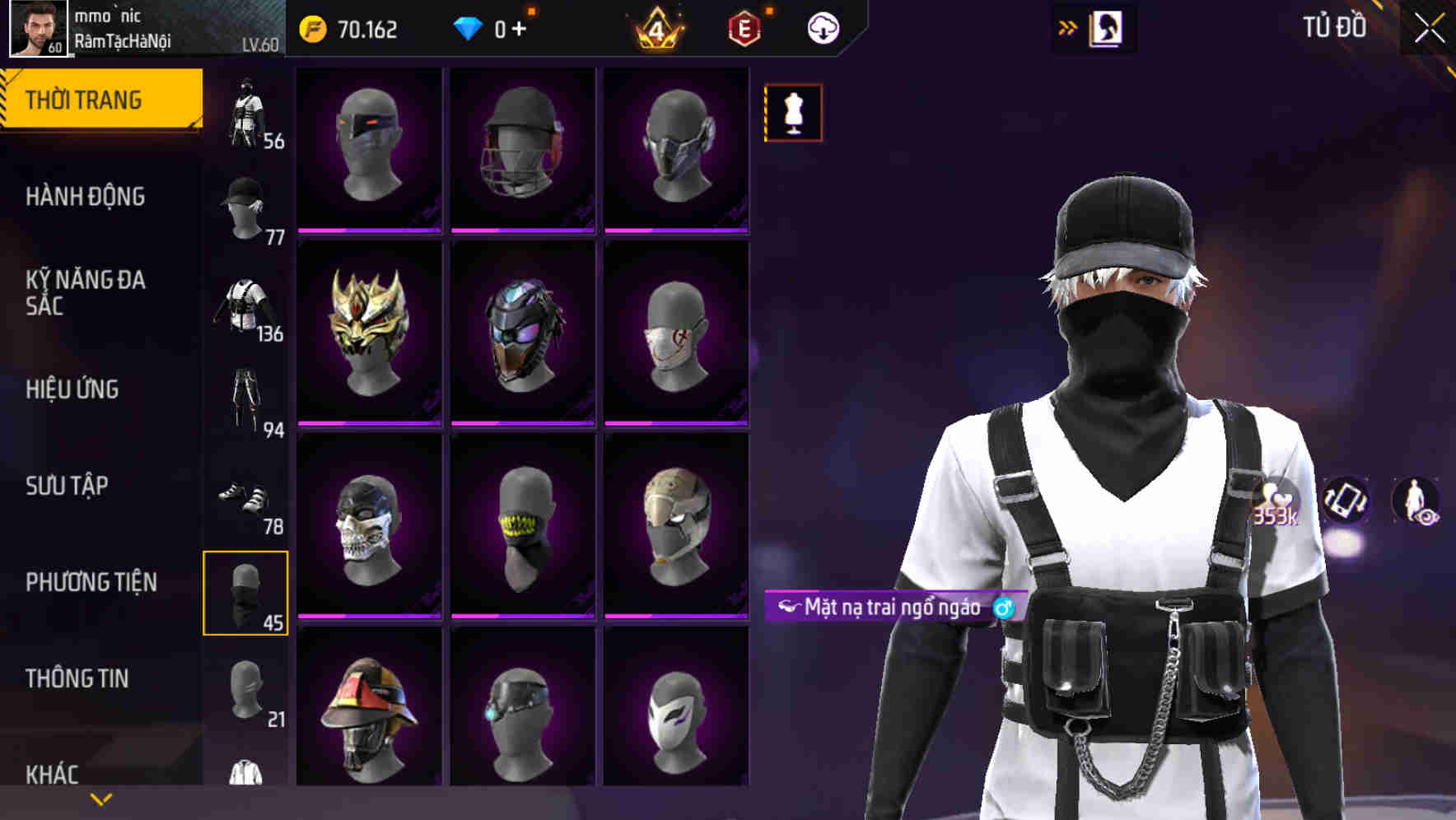Deselect the highlighted balaclava mask slot
Image resolution: width=1456 pixels, height=820 pixels.
pyautogui.click(x=245, y=594)
